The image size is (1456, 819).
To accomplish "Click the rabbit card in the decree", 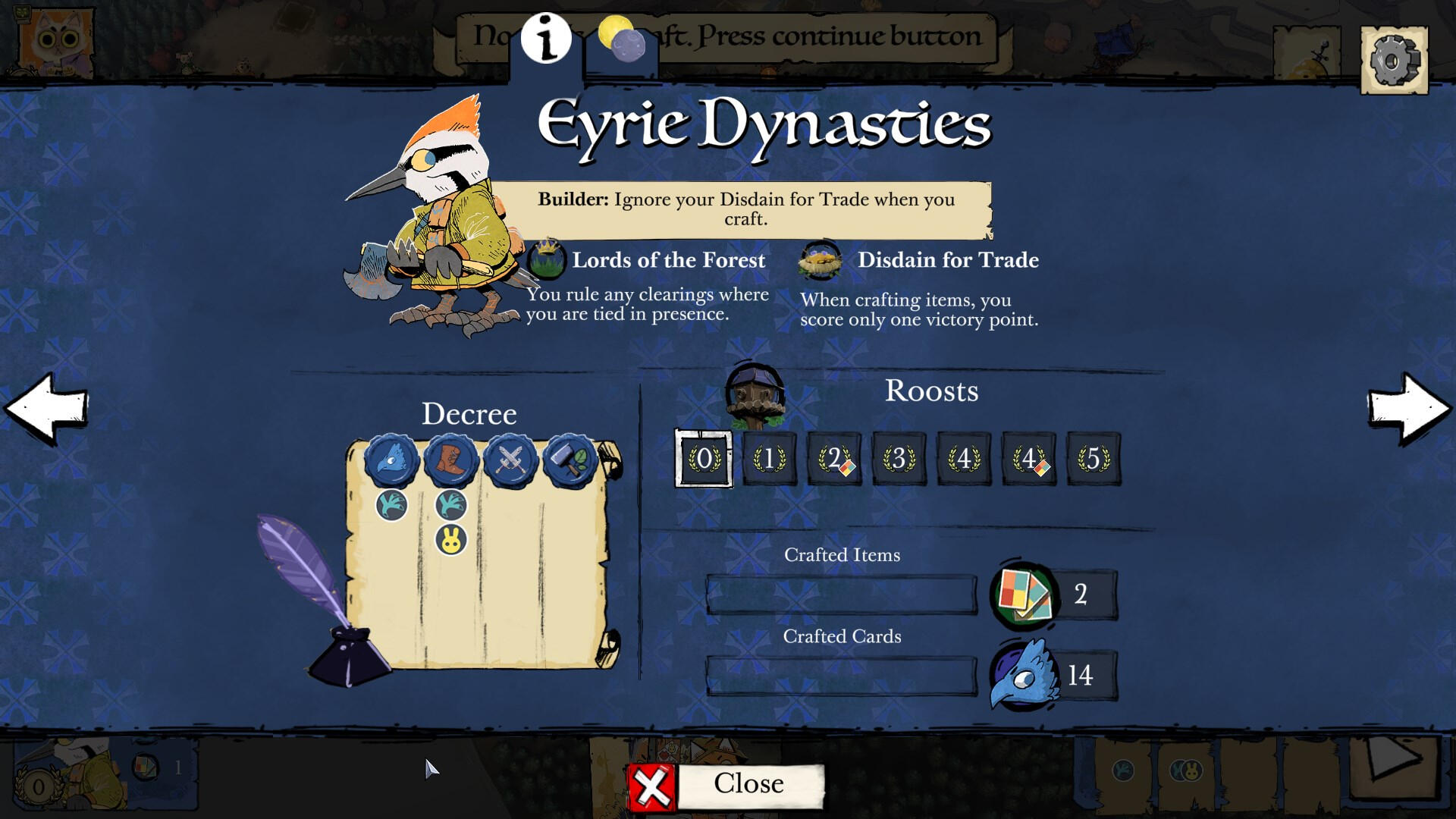I will [450, 540].
